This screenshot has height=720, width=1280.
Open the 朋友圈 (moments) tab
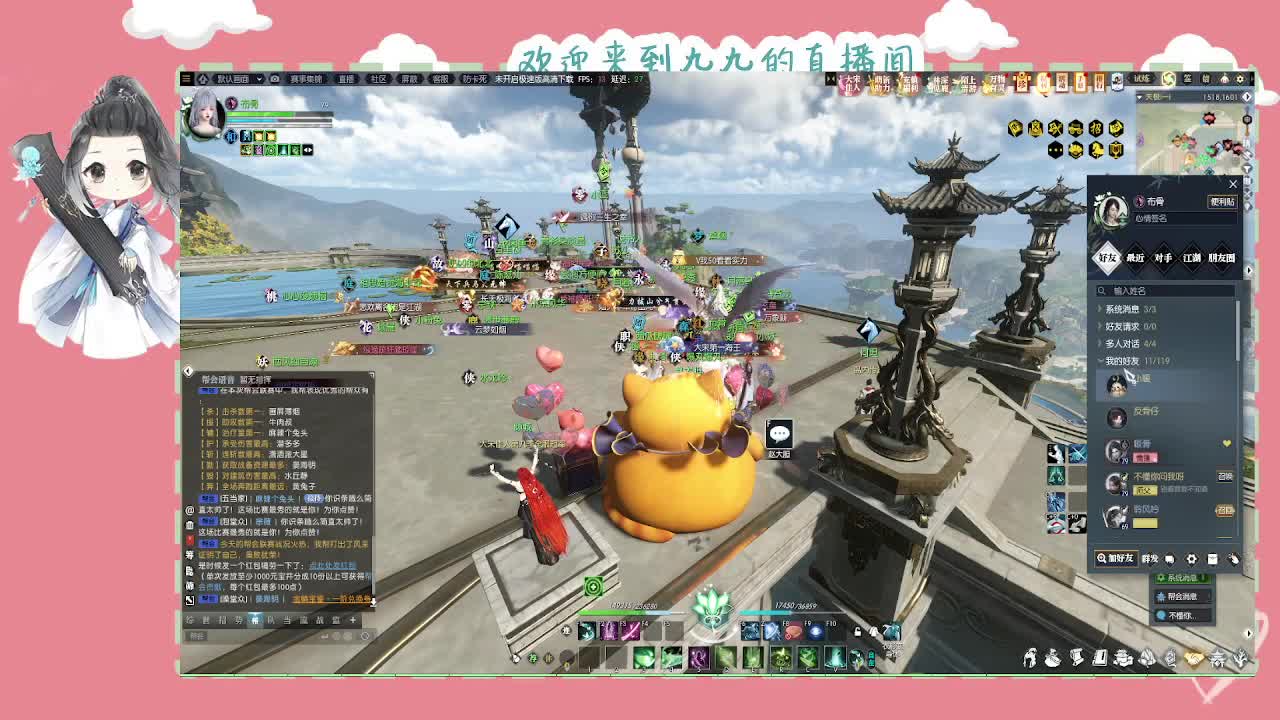point(1222,258)
